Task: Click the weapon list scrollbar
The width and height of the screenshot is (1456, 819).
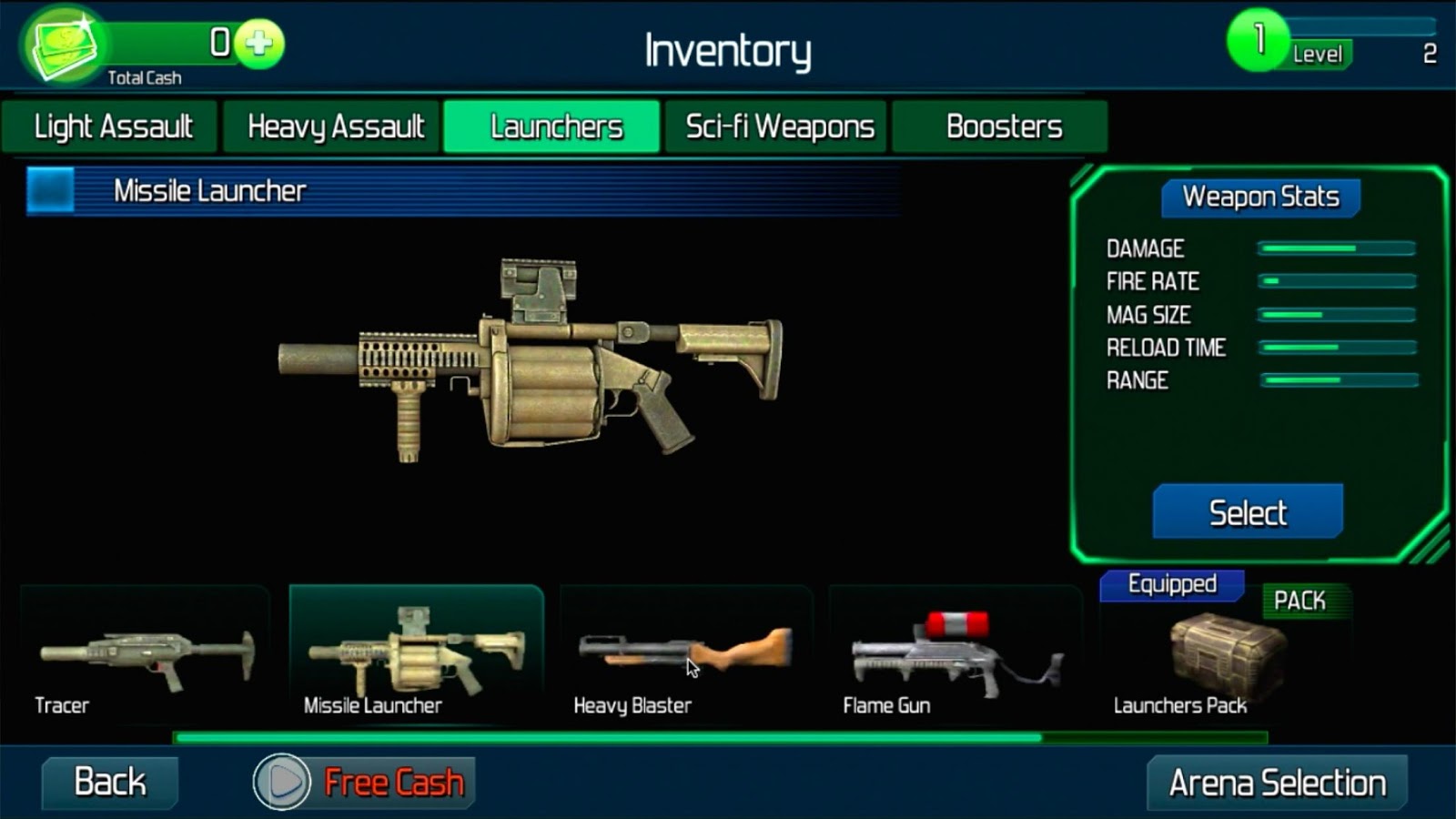Action: coord(608,737)
